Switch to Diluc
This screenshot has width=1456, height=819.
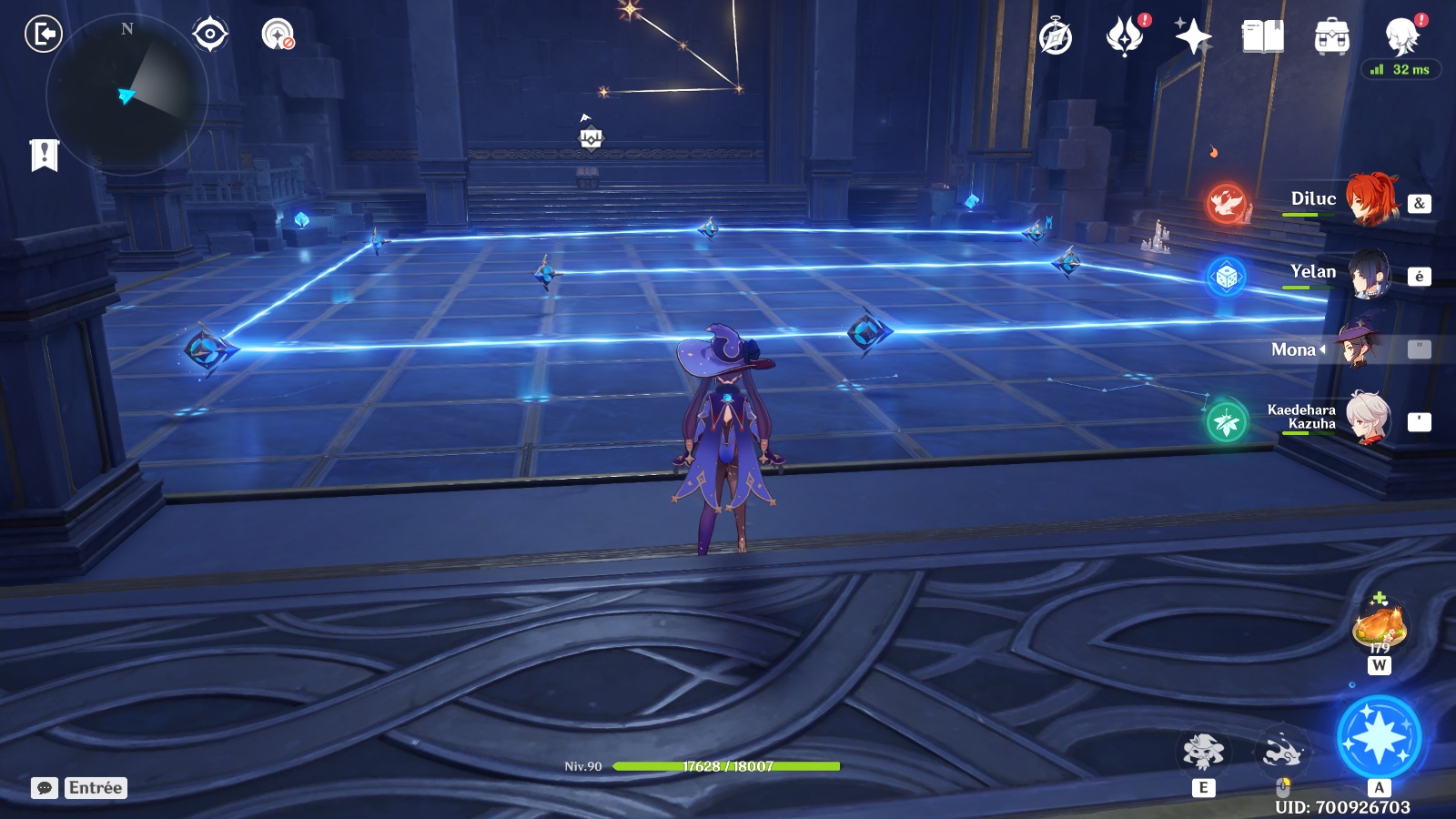click(1370, 199)
